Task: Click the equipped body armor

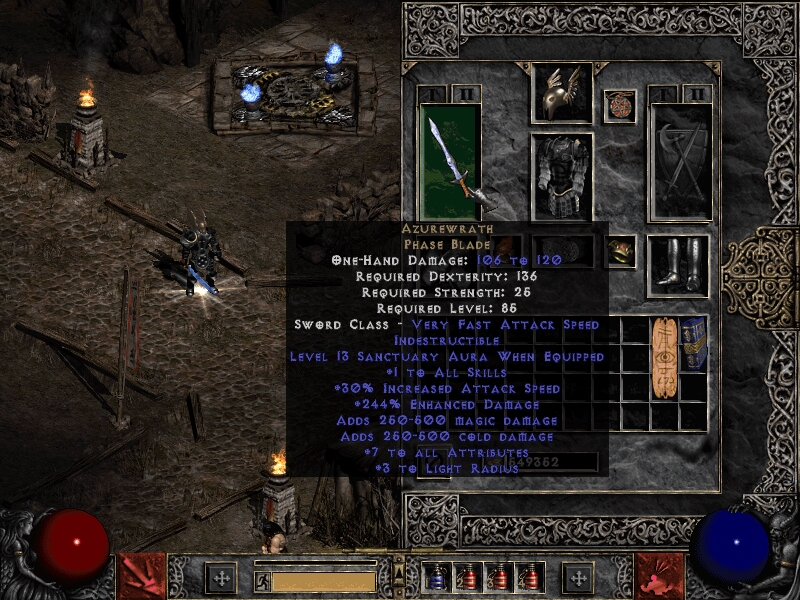Action: click(561, 176)
